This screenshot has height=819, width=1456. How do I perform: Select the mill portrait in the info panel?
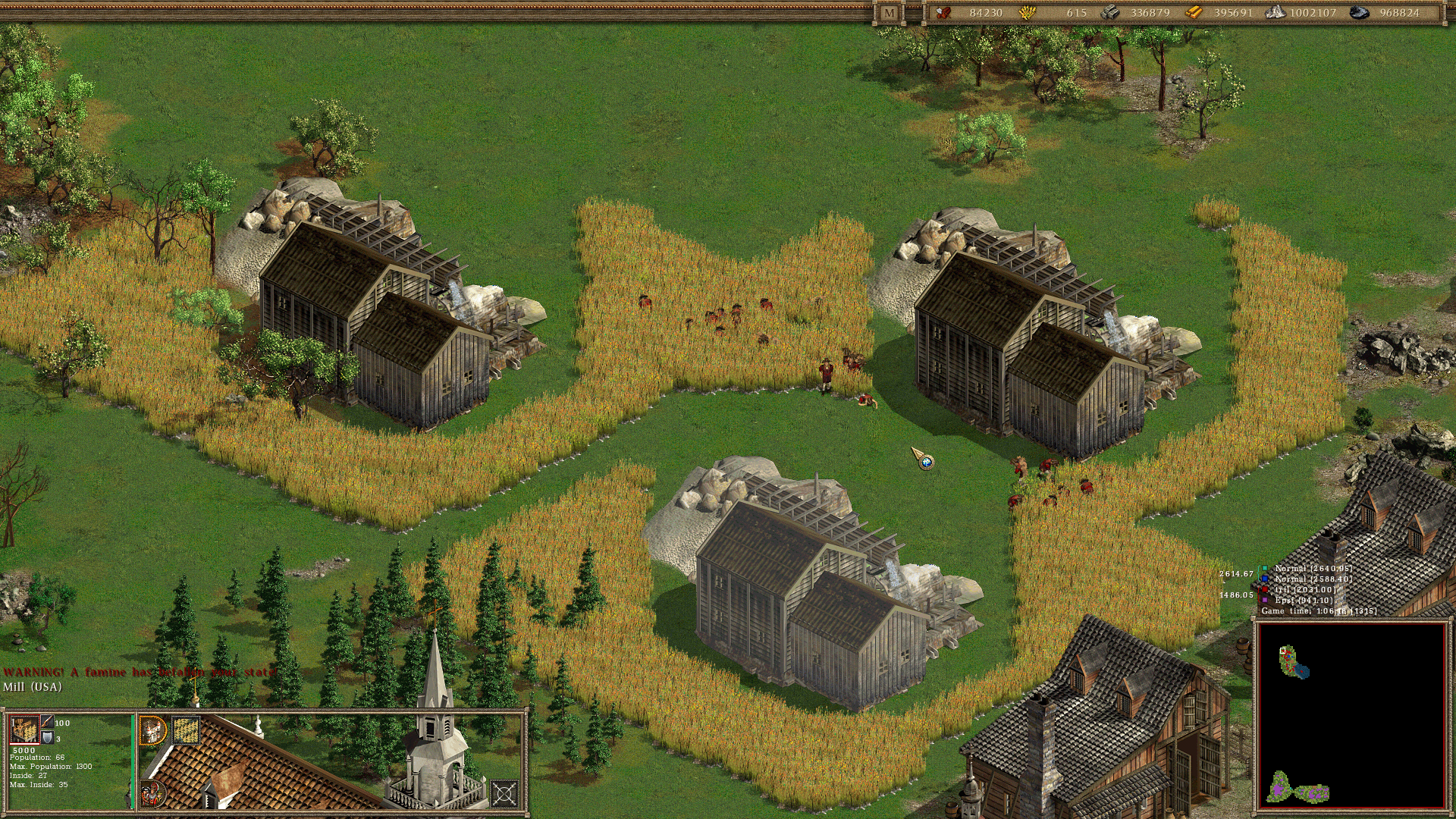pos(24,730)
